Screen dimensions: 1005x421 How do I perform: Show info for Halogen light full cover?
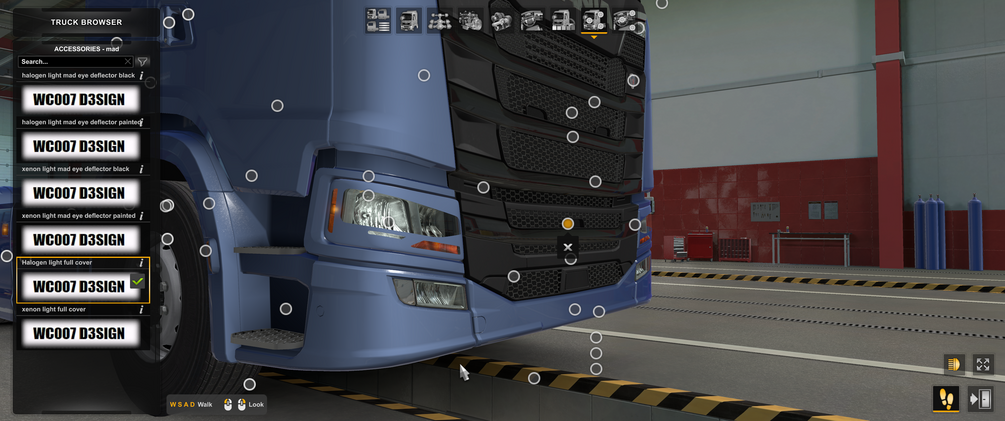[141, 263]
